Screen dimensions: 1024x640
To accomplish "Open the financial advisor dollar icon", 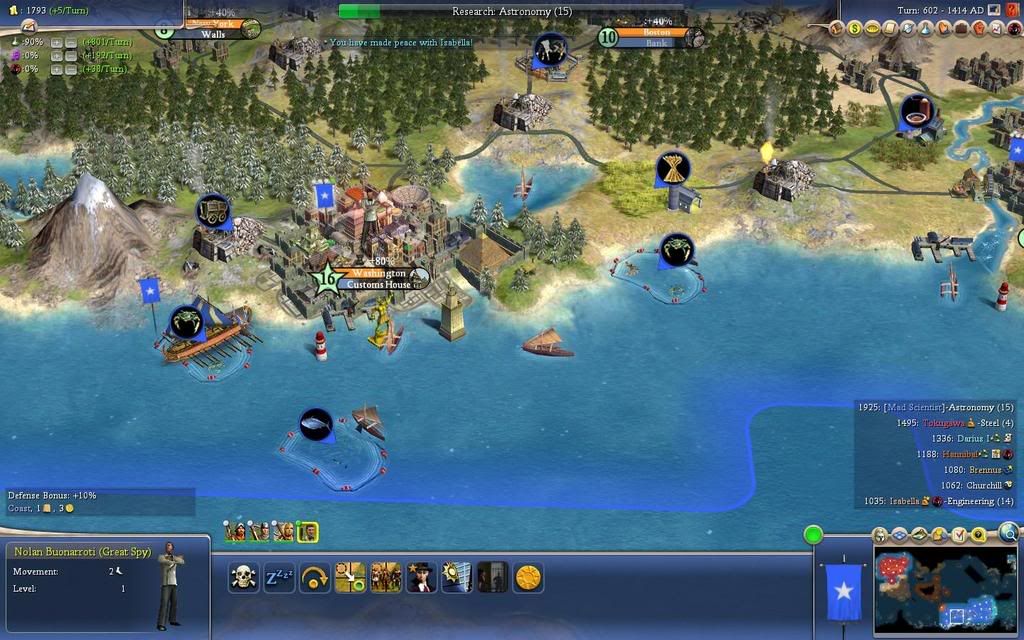I will click(856, 29).
